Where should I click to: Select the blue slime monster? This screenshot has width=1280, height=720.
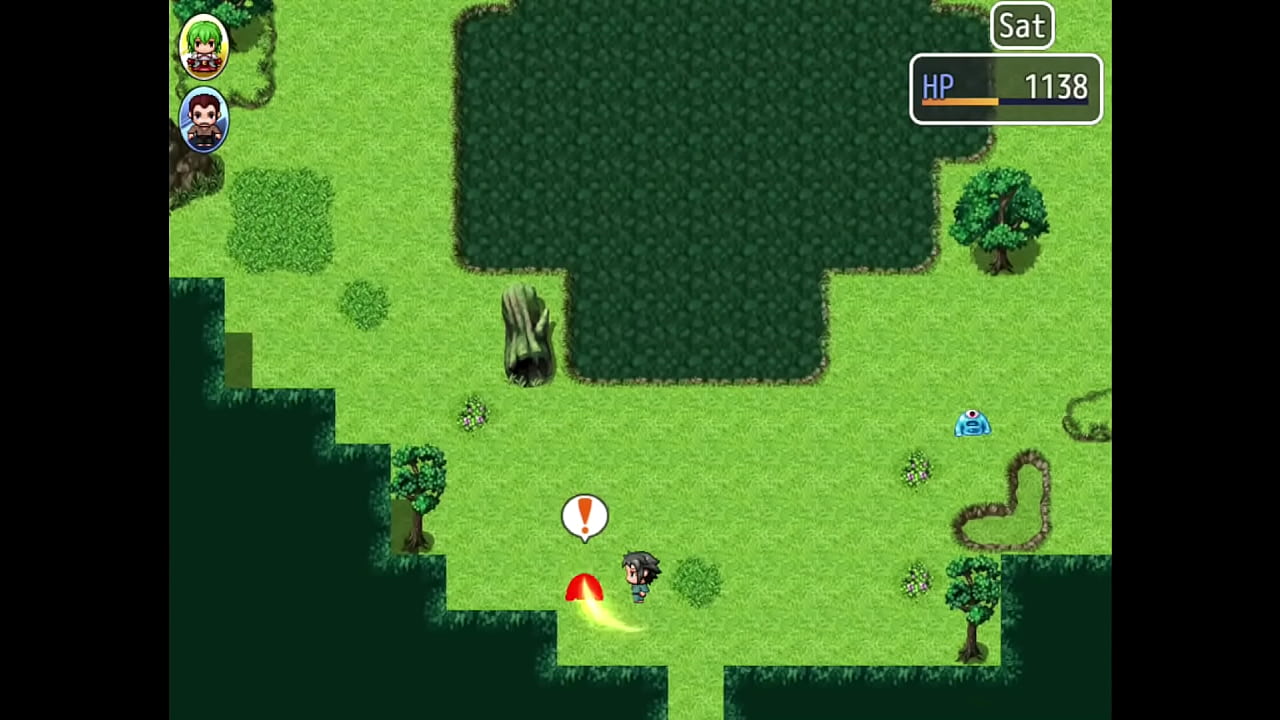(972, 424)
